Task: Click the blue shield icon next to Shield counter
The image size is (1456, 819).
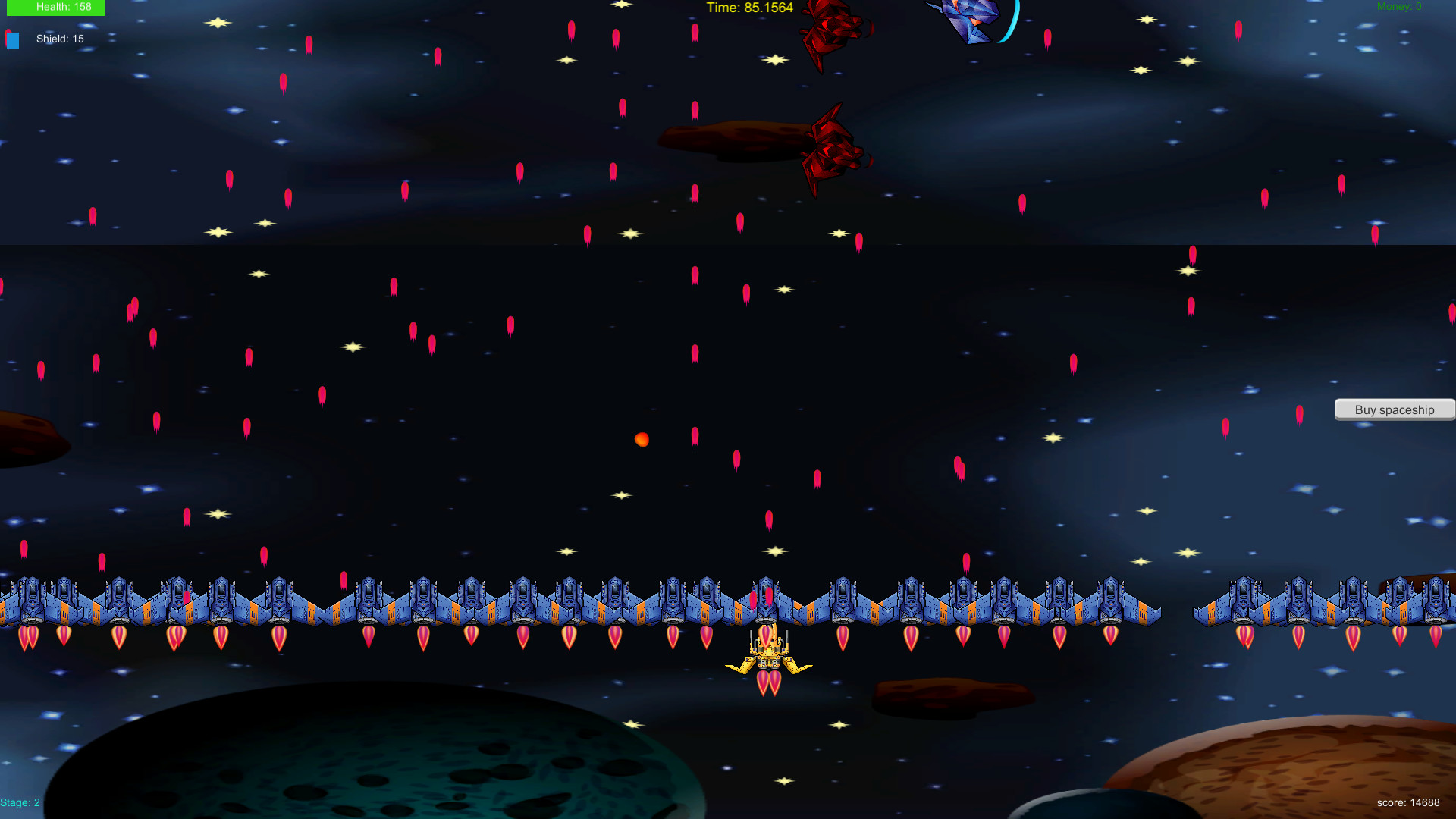Action: coord(12,40)
